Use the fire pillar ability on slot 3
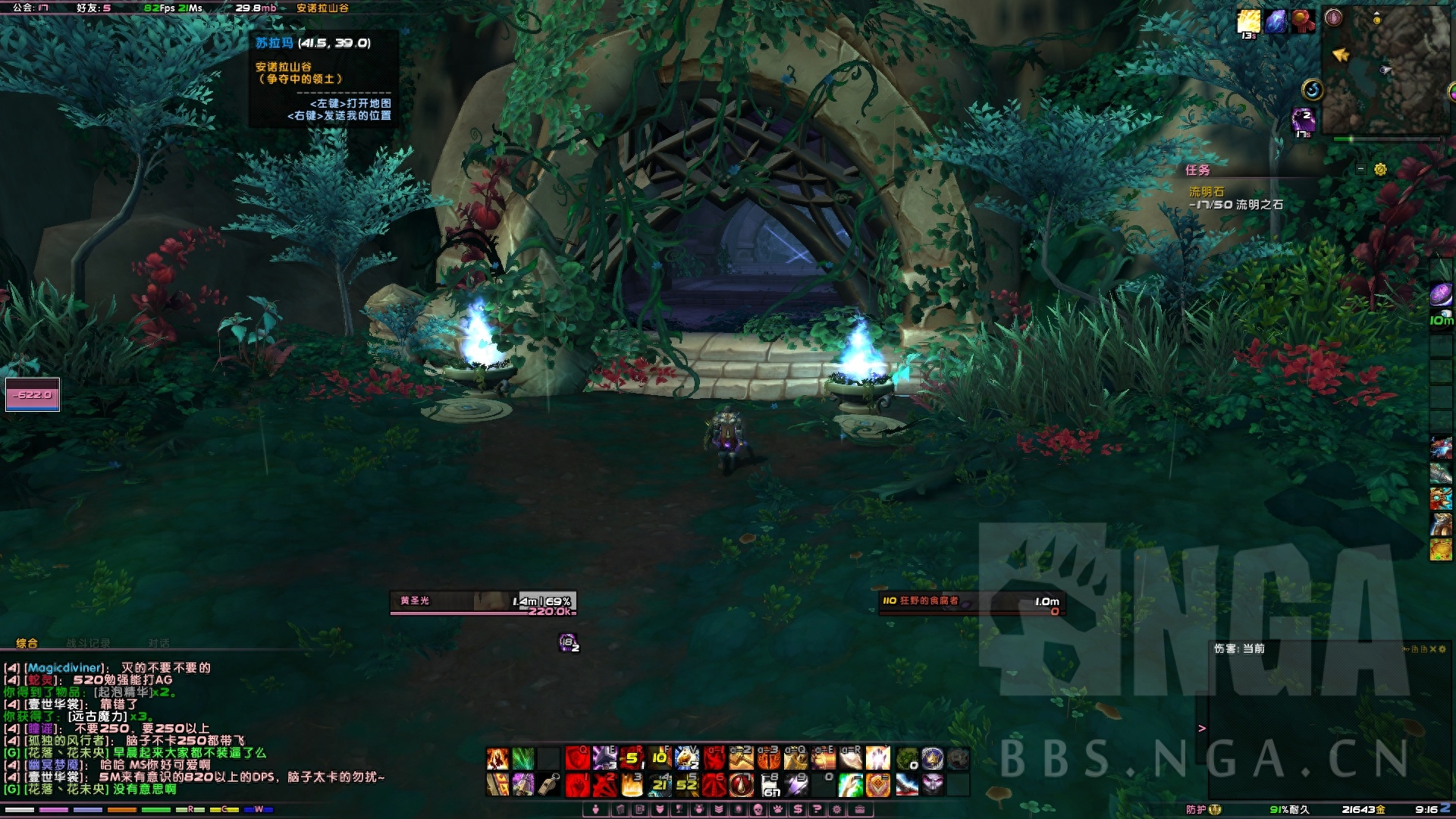 [x=632, y=785]
